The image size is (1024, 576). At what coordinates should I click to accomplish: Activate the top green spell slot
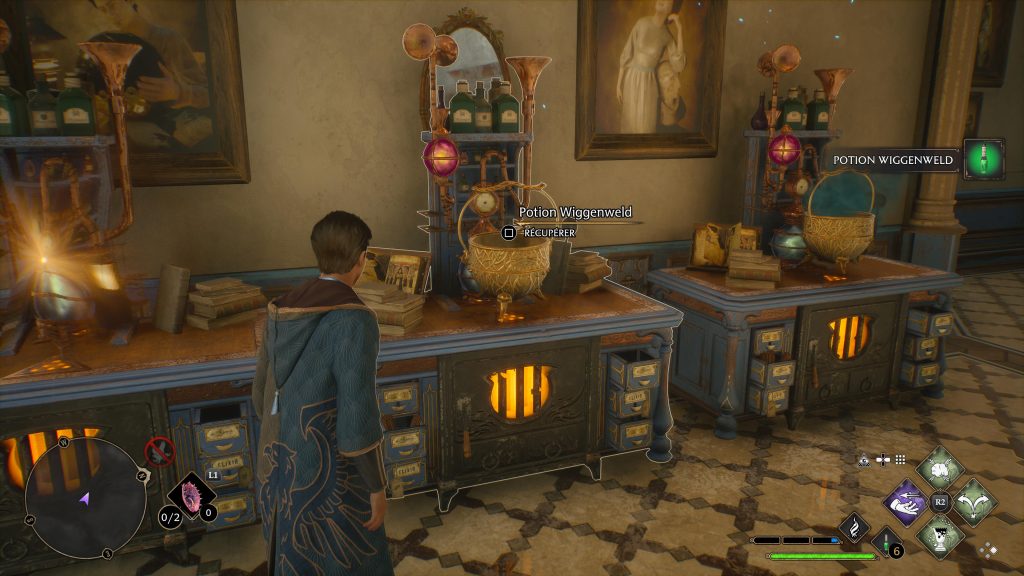[x=940, y=468]
